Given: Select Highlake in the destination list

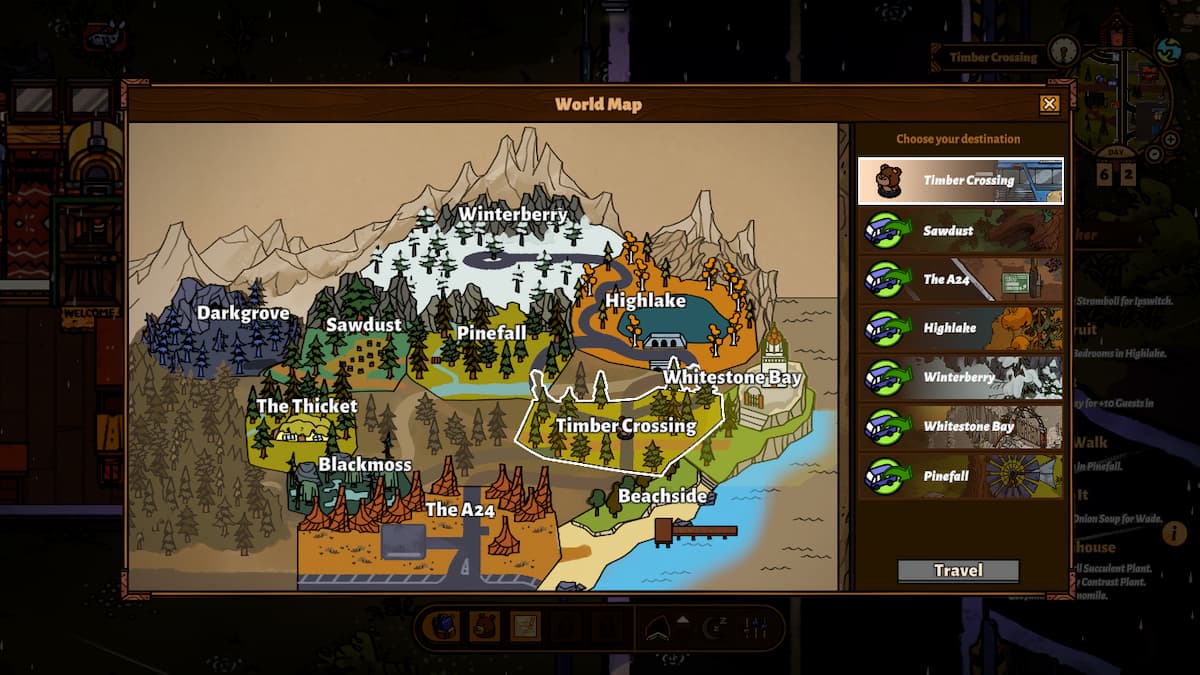Looking at the screenshot, I should (960, 329).
